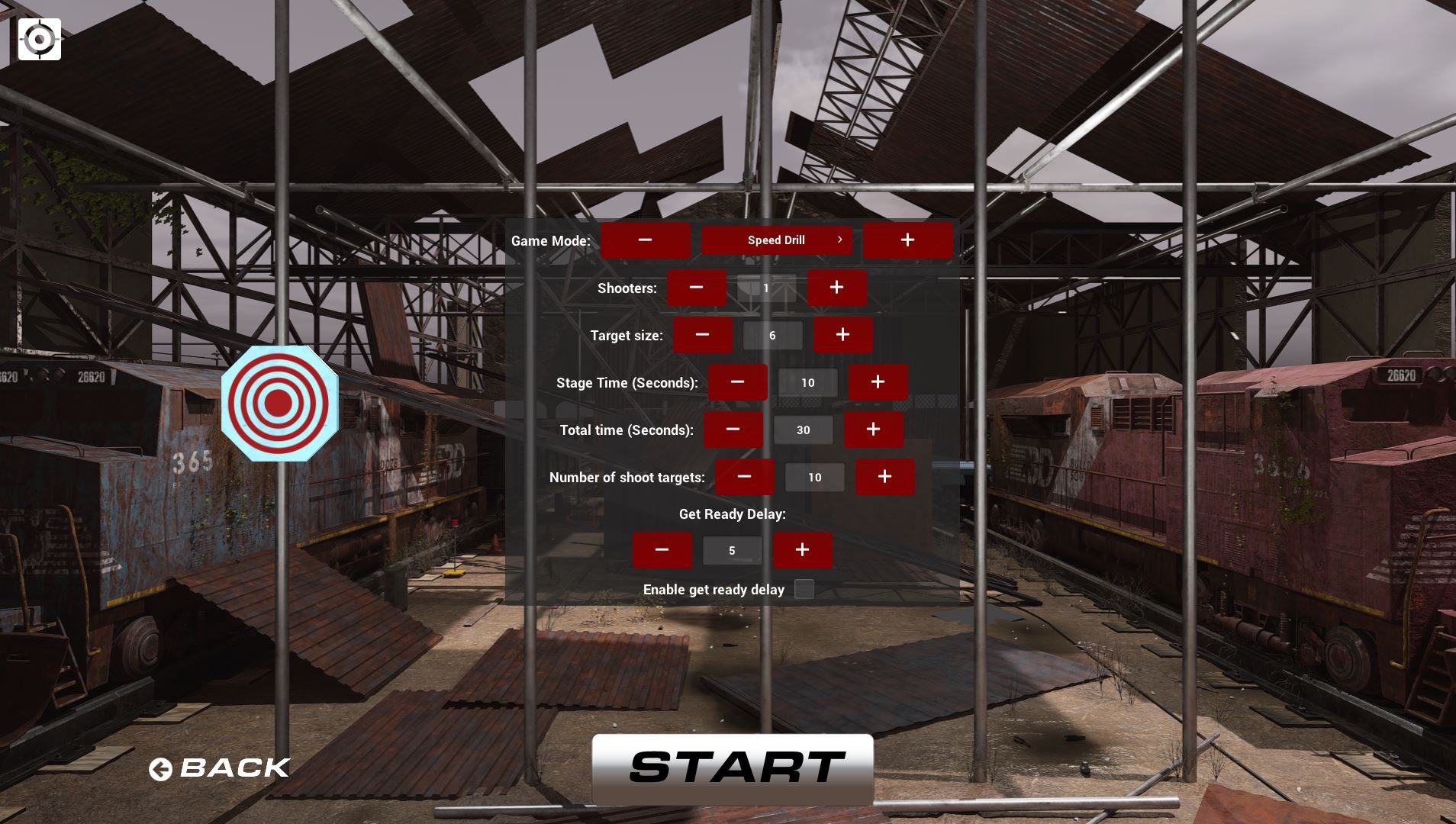
Task: Switch to the next Game Mode
Action: [x=907, y=240]
